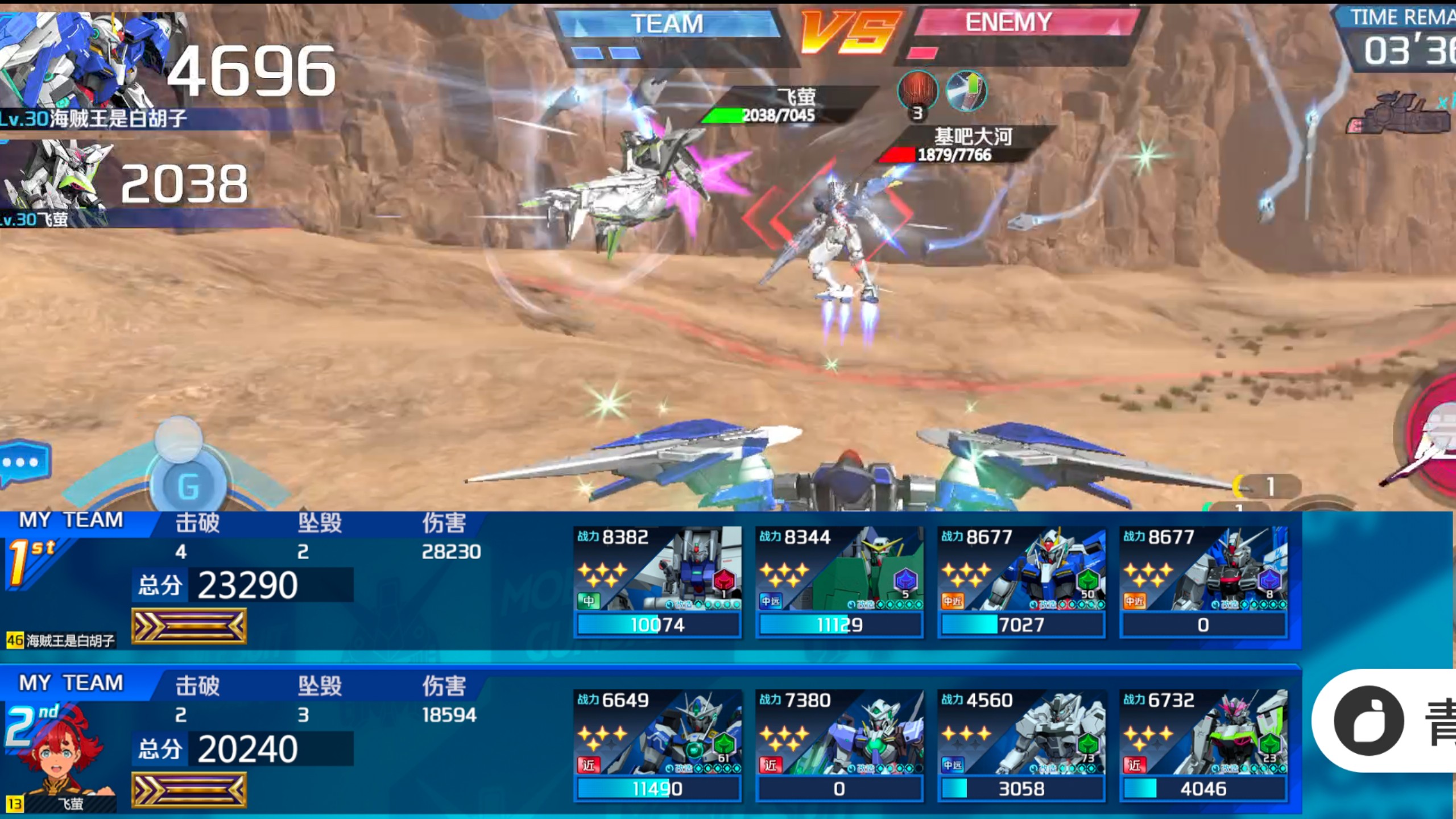
Task: Open the chat speech bubble button
Action: tap(24, 462)
